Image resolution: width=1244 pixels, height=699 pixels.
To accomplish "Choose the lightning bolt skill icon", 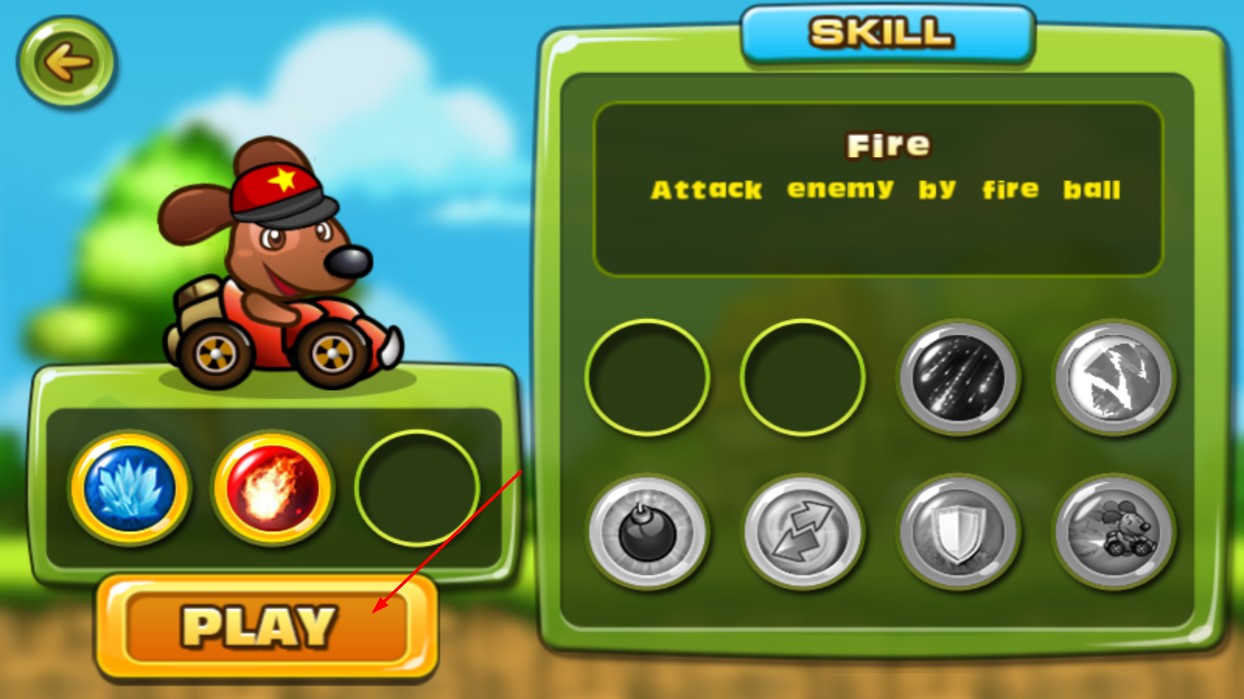I will click(x=1113, y=378).
